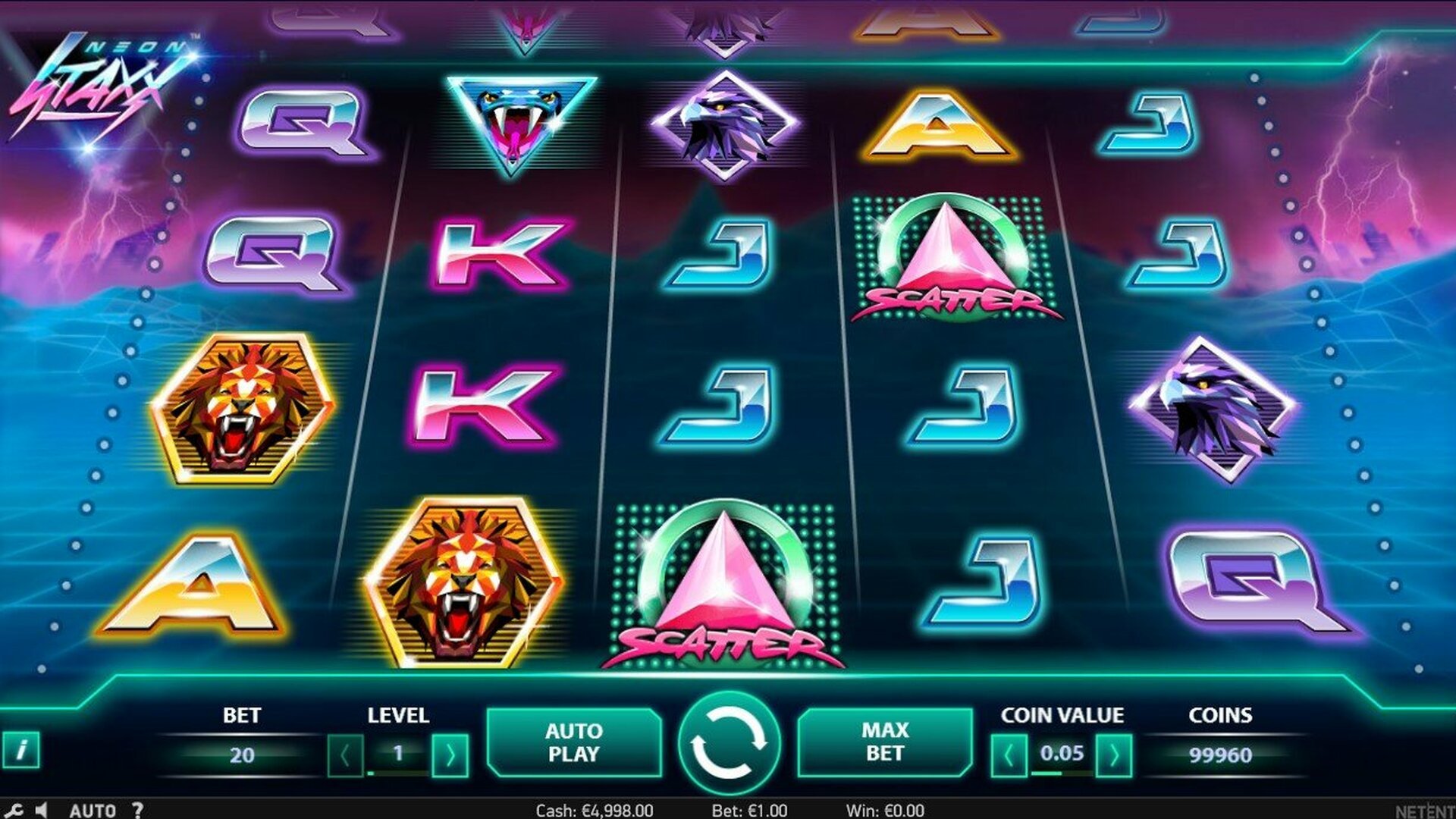Open the wrench settings icon
Screen dimensions: 1456x819
tap(14, 810)
